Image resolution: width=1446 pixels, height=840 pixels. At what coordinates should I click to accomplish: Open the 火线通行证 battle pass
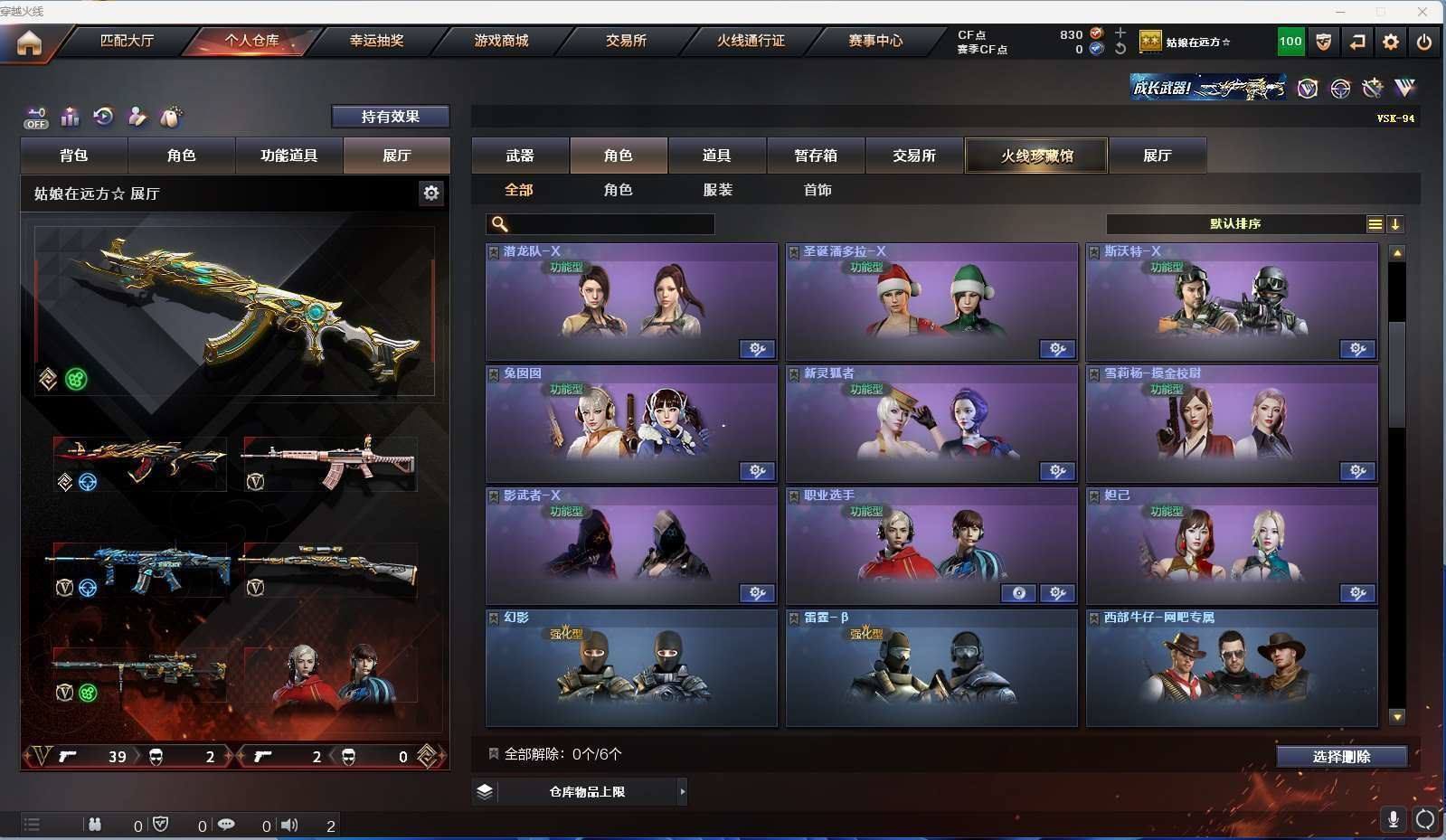coord(751,41)
